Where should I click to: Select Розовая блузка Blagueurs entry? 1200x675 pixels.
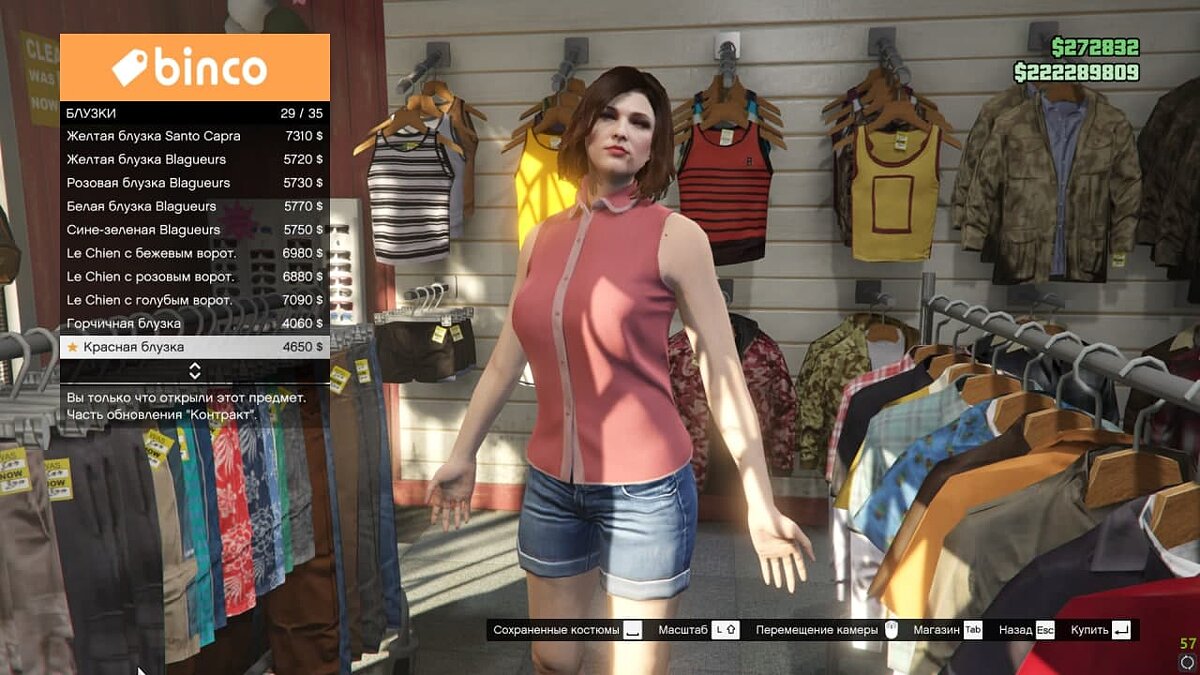pos(195,183)
